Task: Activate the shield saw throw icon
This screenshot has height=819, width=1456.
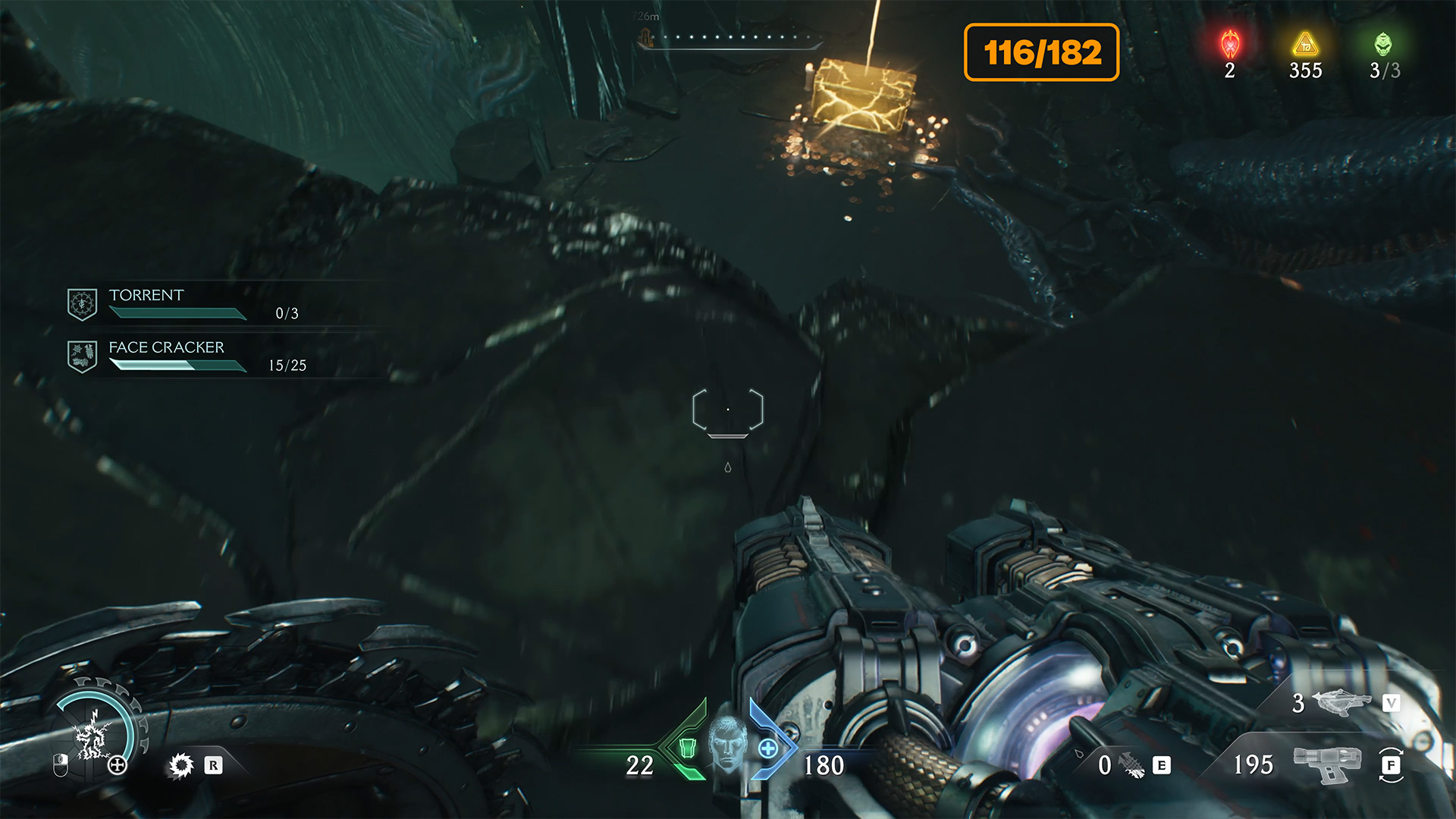Action: 181,765
